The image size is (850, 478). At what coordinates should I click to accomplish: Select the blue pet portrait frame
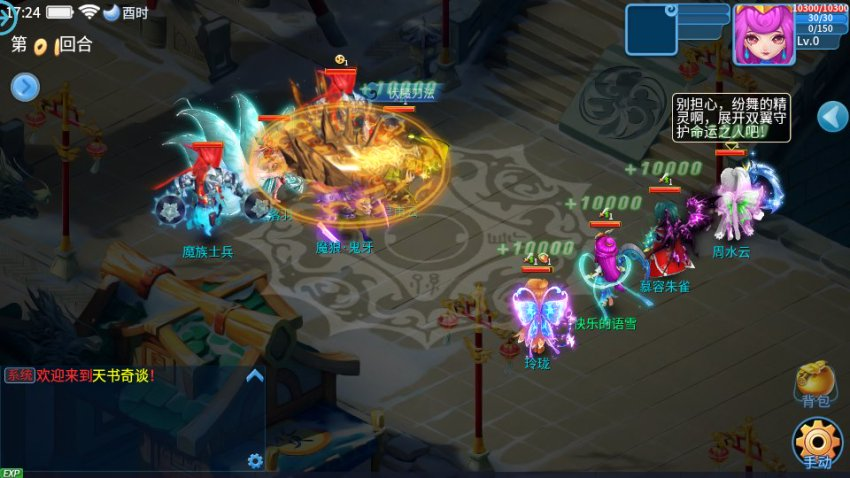pos(651,30)
